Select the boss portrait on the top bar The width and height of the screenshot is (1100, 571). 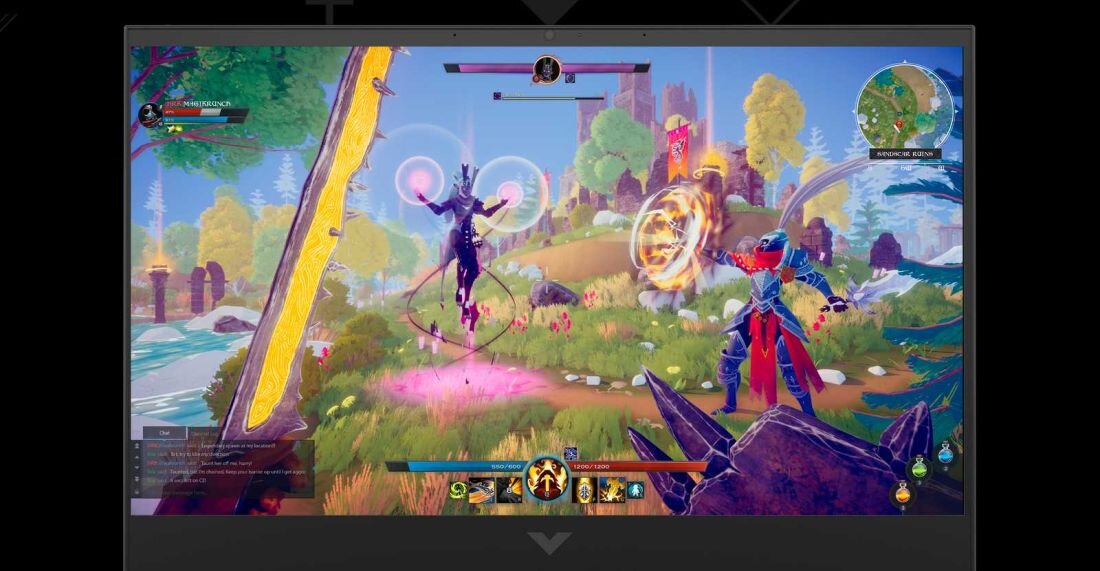pyautogui.click(x=547, y=68)
